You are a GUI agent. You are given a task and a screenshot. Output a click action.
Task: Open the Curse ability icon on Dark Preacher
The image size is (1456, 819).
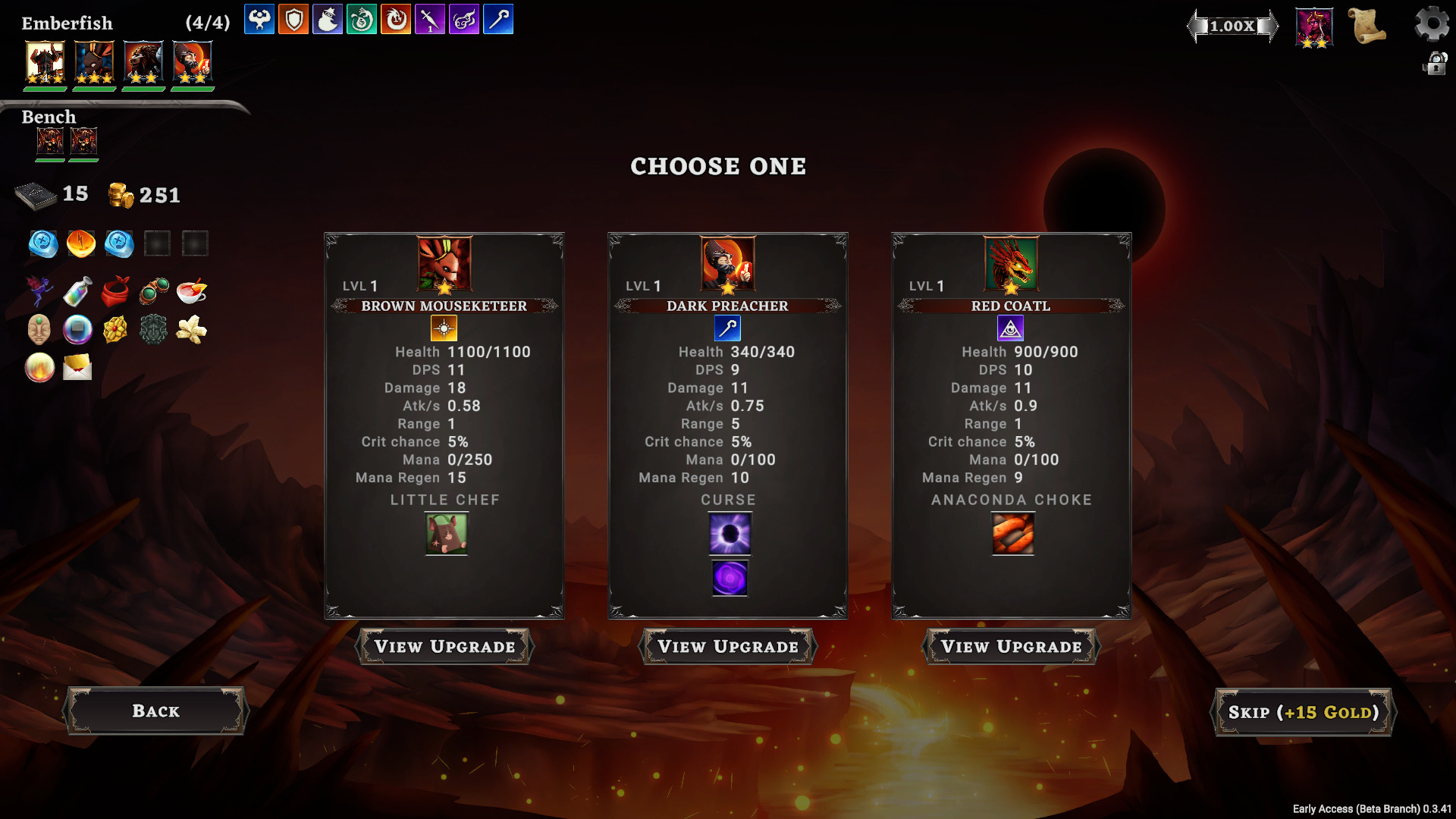[x=729, y=534]
